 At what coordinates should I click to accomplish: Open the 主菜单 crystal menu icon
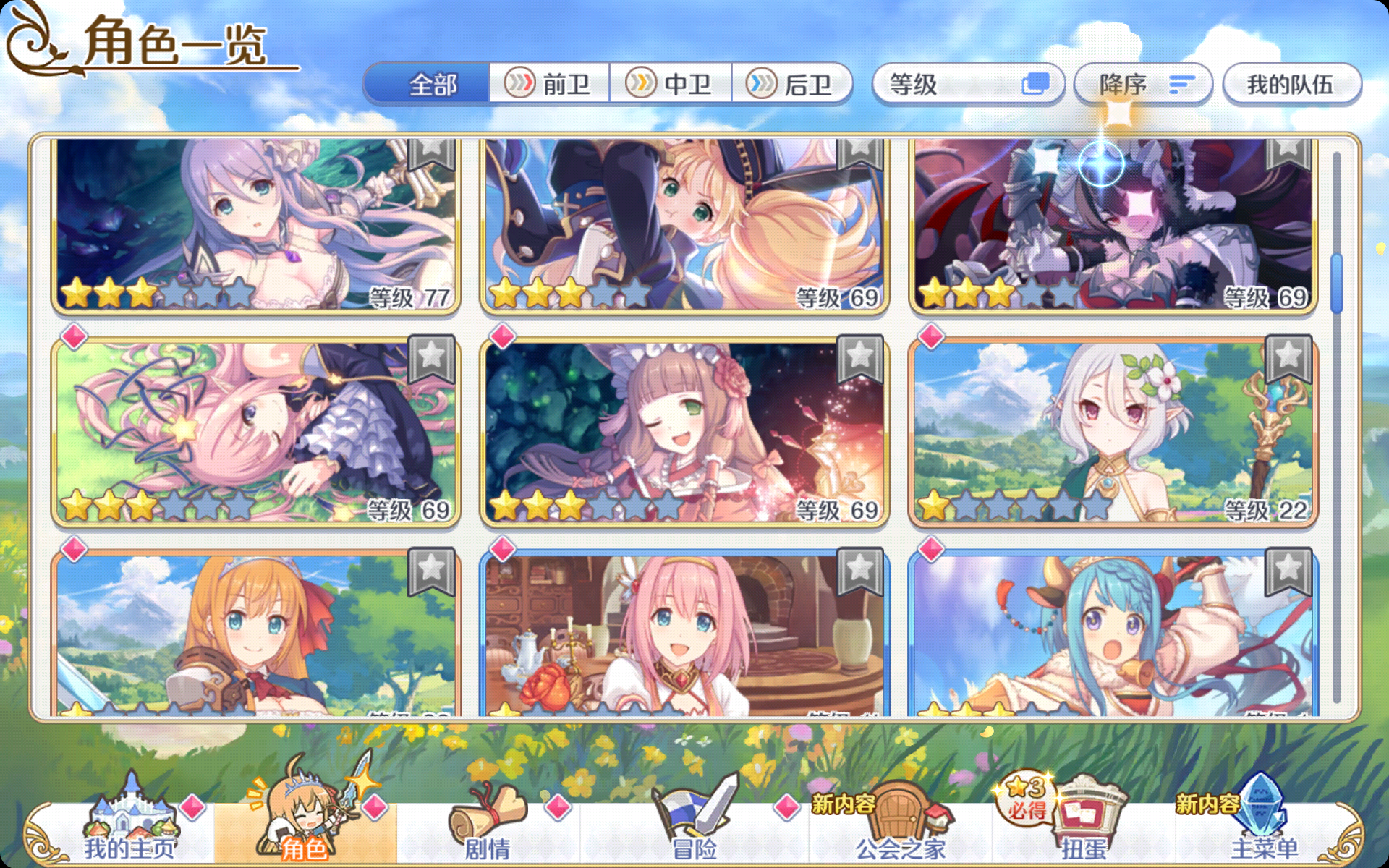(x=1262, y=810)
